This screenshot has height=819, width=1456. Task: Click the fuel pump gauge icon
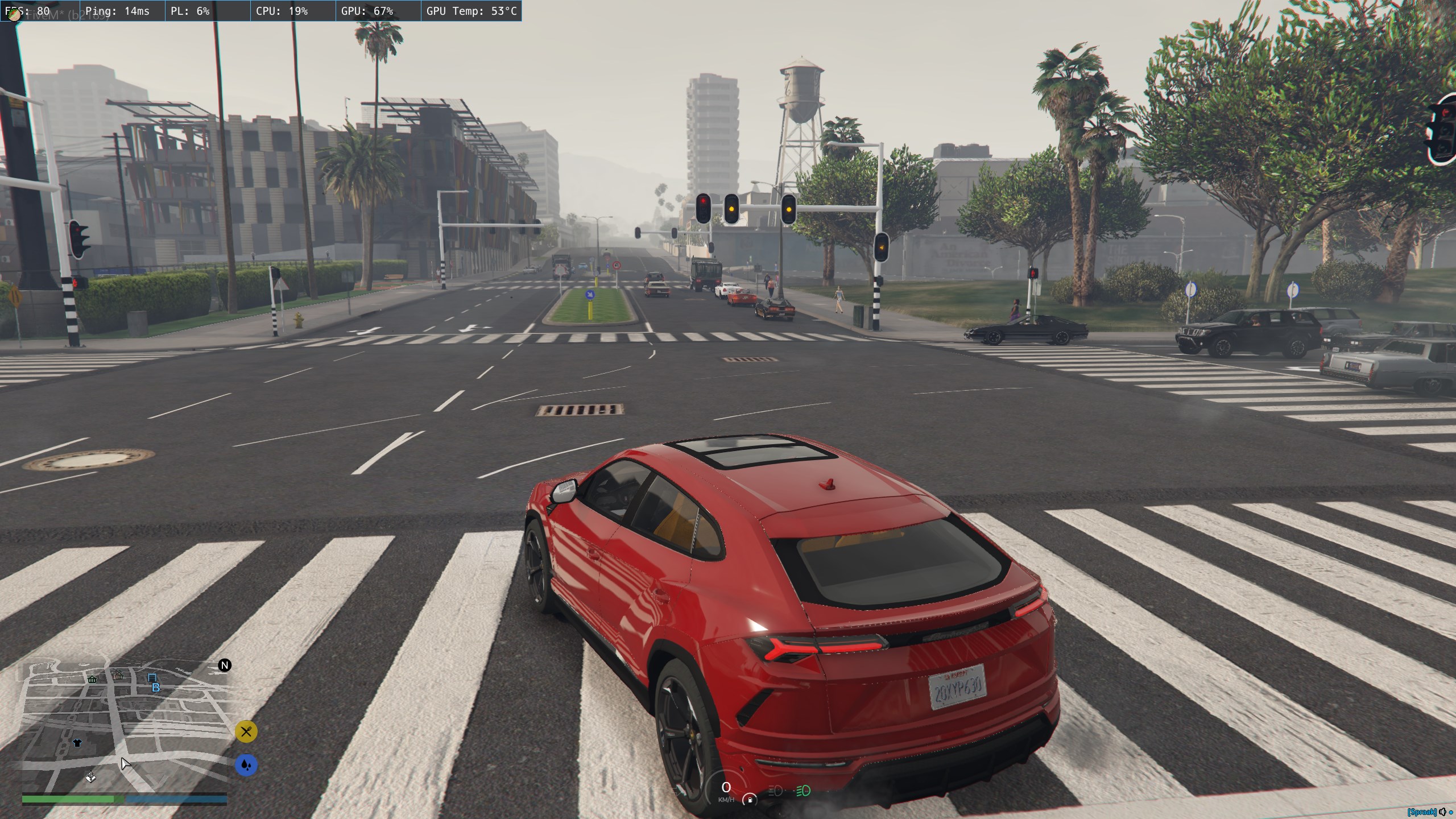tap(750, 800)
